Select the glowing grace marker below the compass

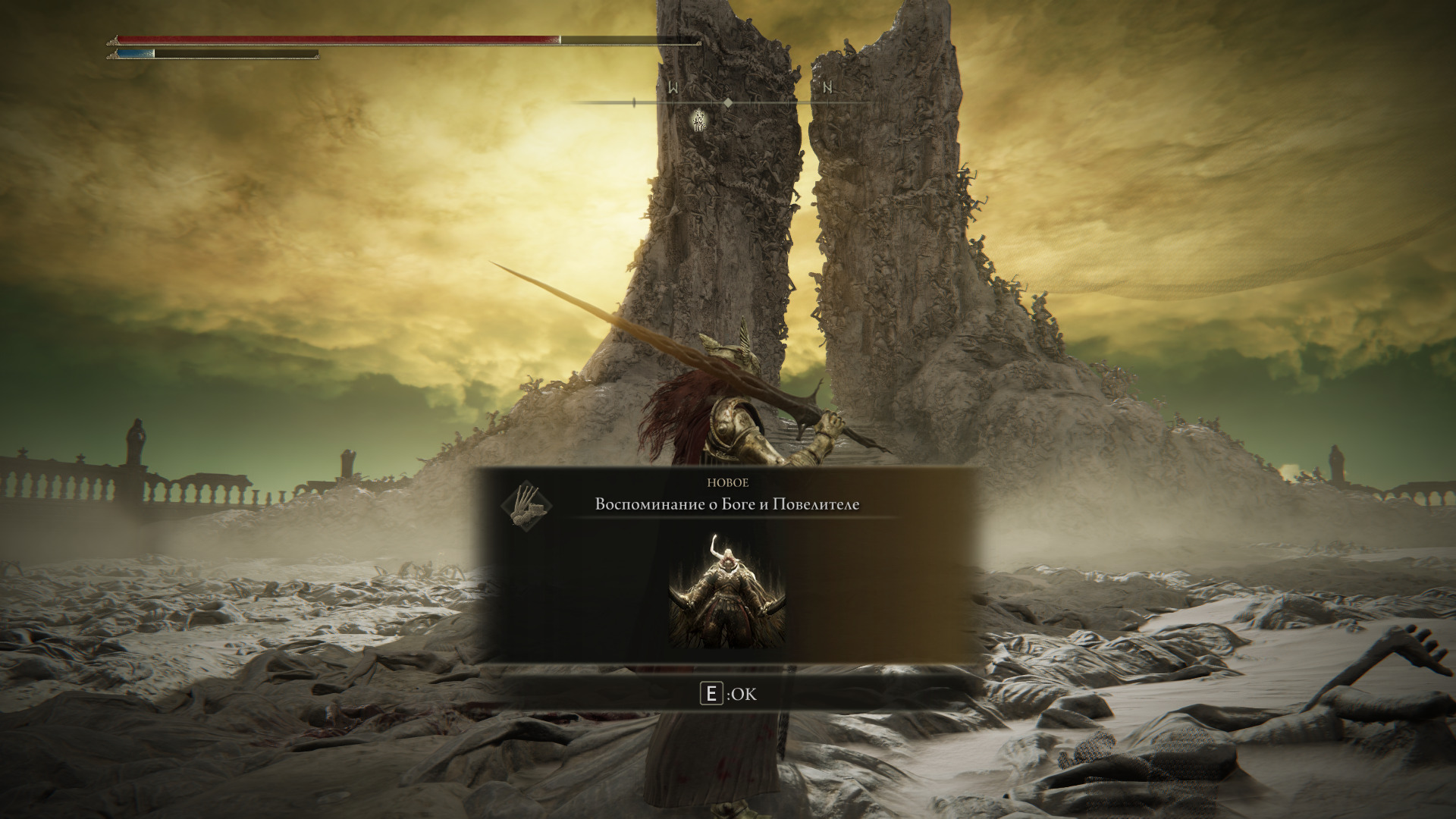click(699, 120)
